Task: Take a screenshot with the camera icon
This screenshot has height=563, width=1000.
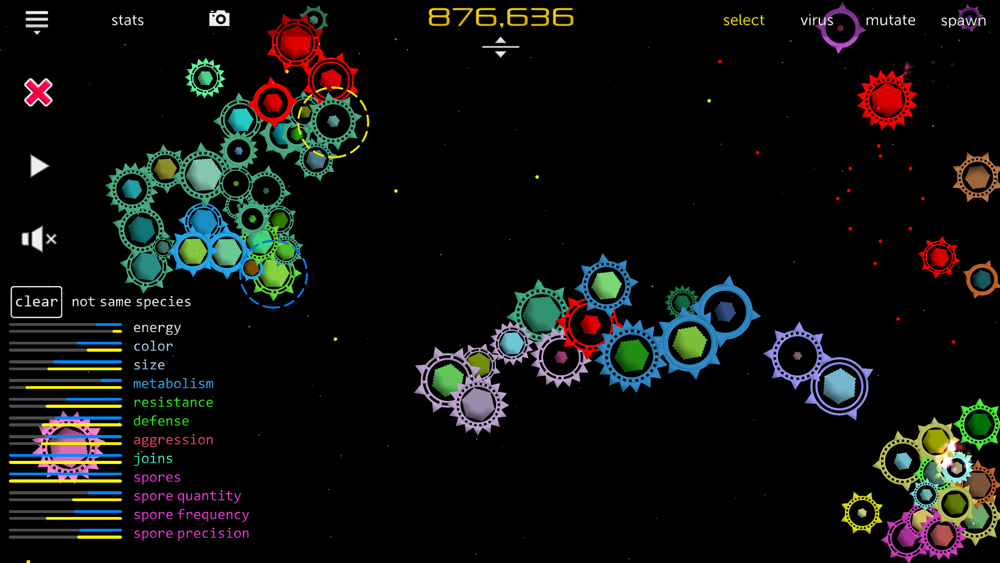Action: tap(219, 19)
